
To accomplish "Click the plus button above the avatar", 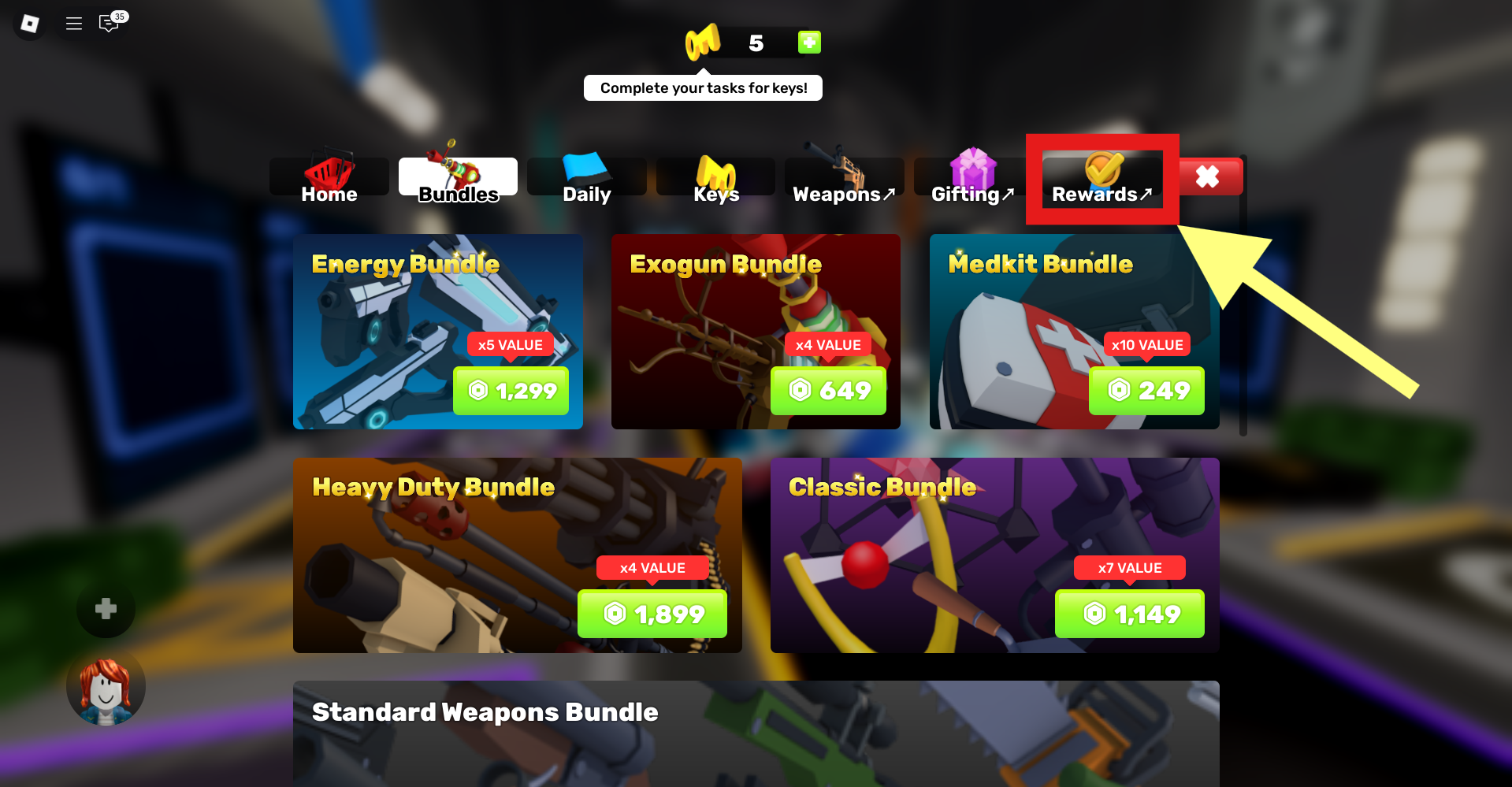I will point(105,609).
